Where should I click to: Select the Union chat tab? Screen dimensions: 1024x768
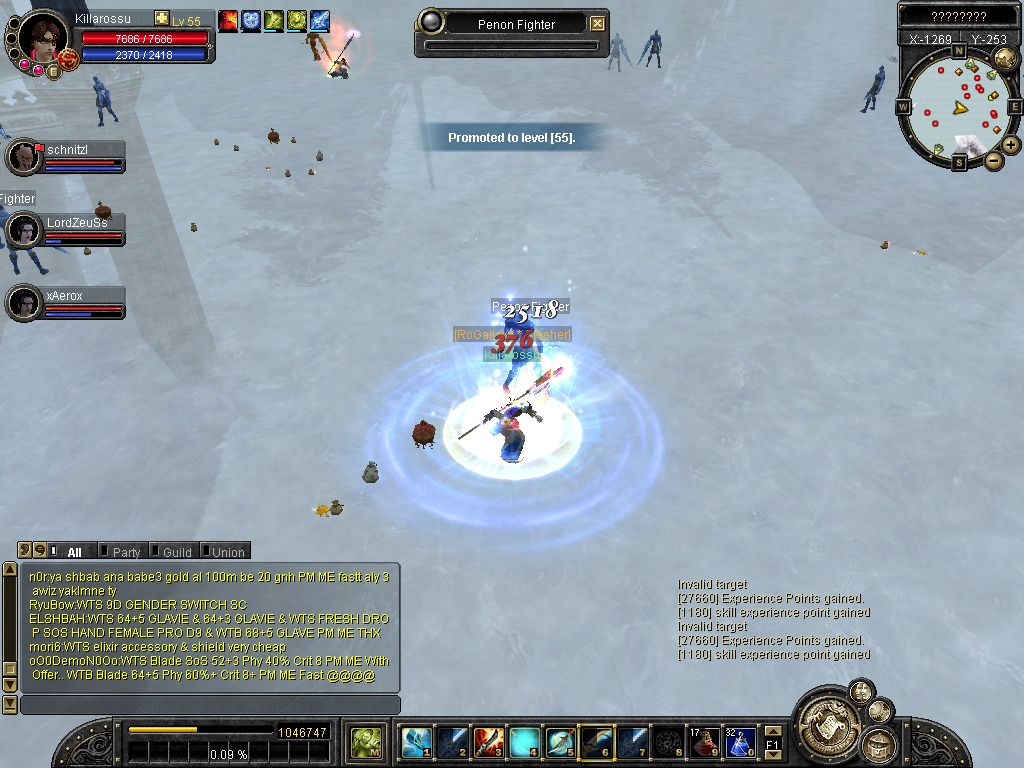(x=227, y=552)
